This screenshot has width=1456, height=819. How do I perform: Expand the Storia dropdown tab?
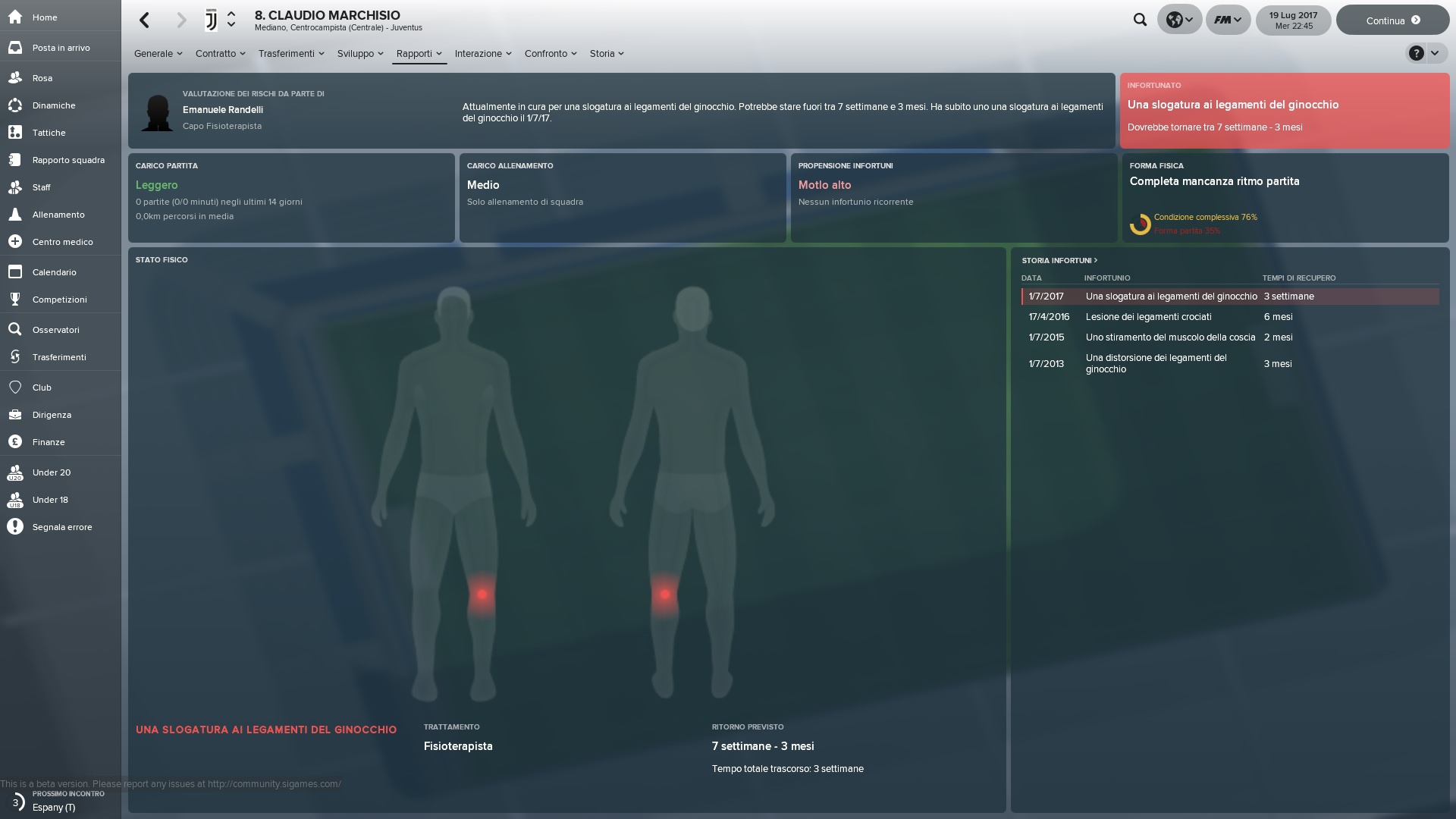pyautogui.click(x=607, y=54)
